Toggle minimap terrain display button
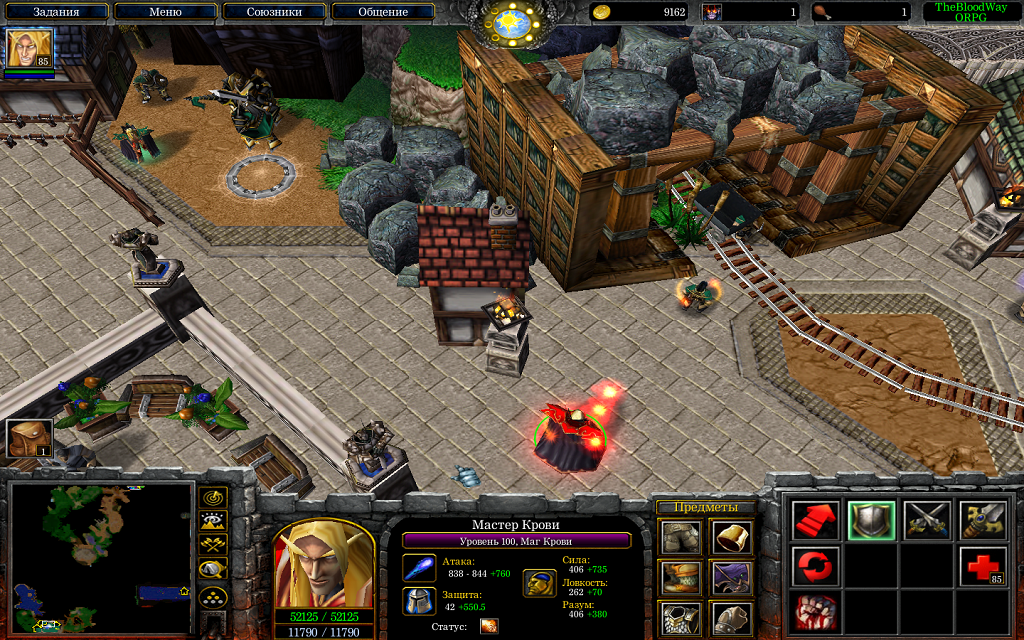Screen dimensions: 1024x640 (x=214, y=520)
